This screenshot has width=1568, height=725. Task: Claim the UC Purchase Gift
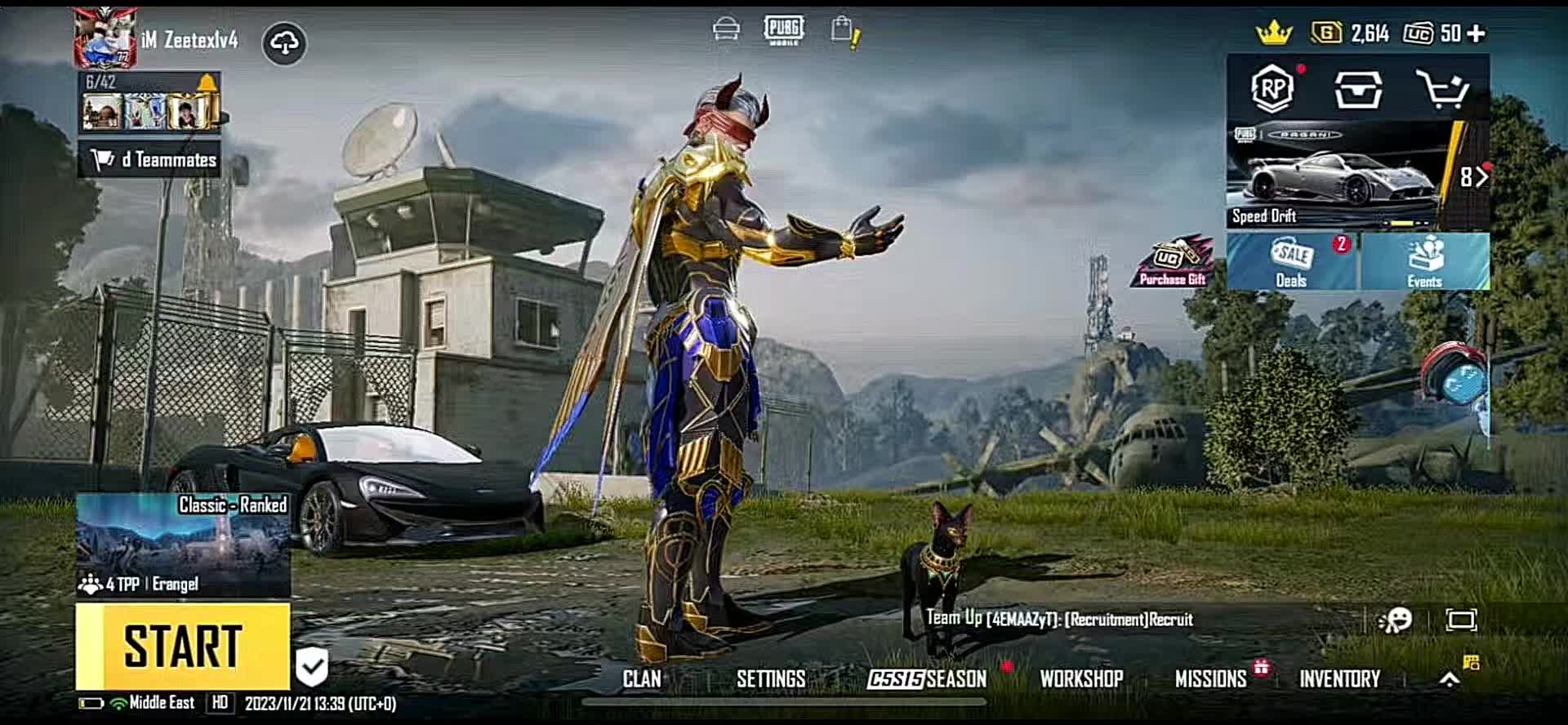point(1172,263)
